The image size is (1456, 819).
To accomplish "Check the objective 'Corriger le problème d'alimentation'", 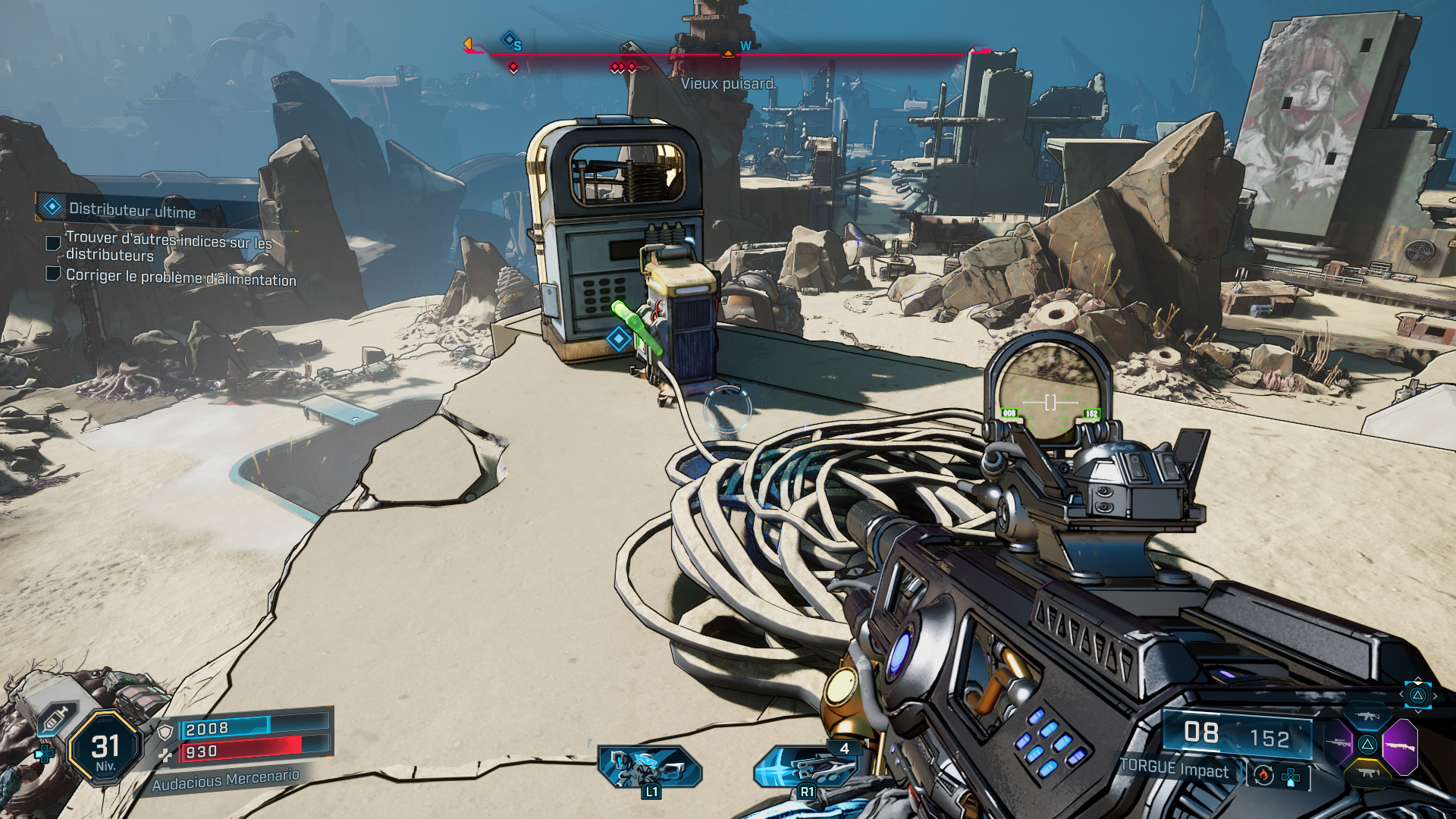I will click(52, 275).
